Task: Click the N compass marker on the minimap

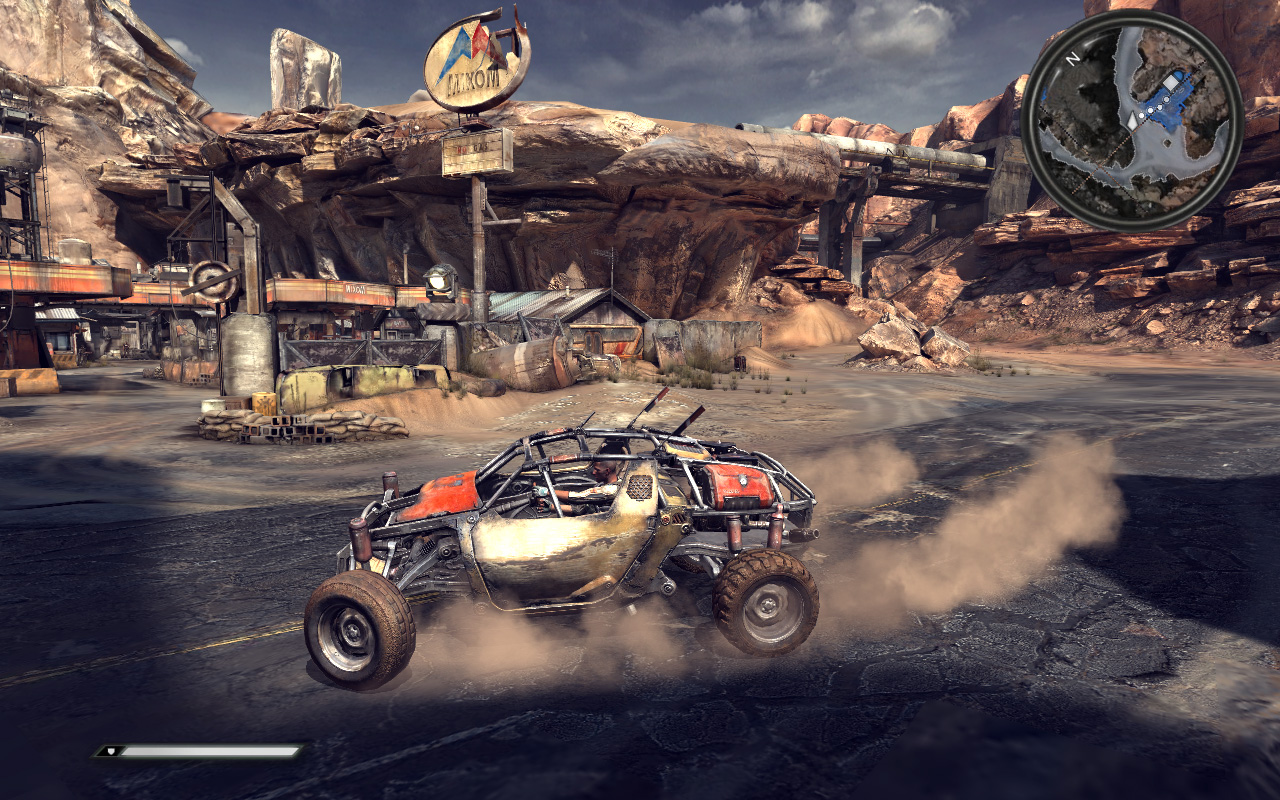Action: tap(1071, 58)
